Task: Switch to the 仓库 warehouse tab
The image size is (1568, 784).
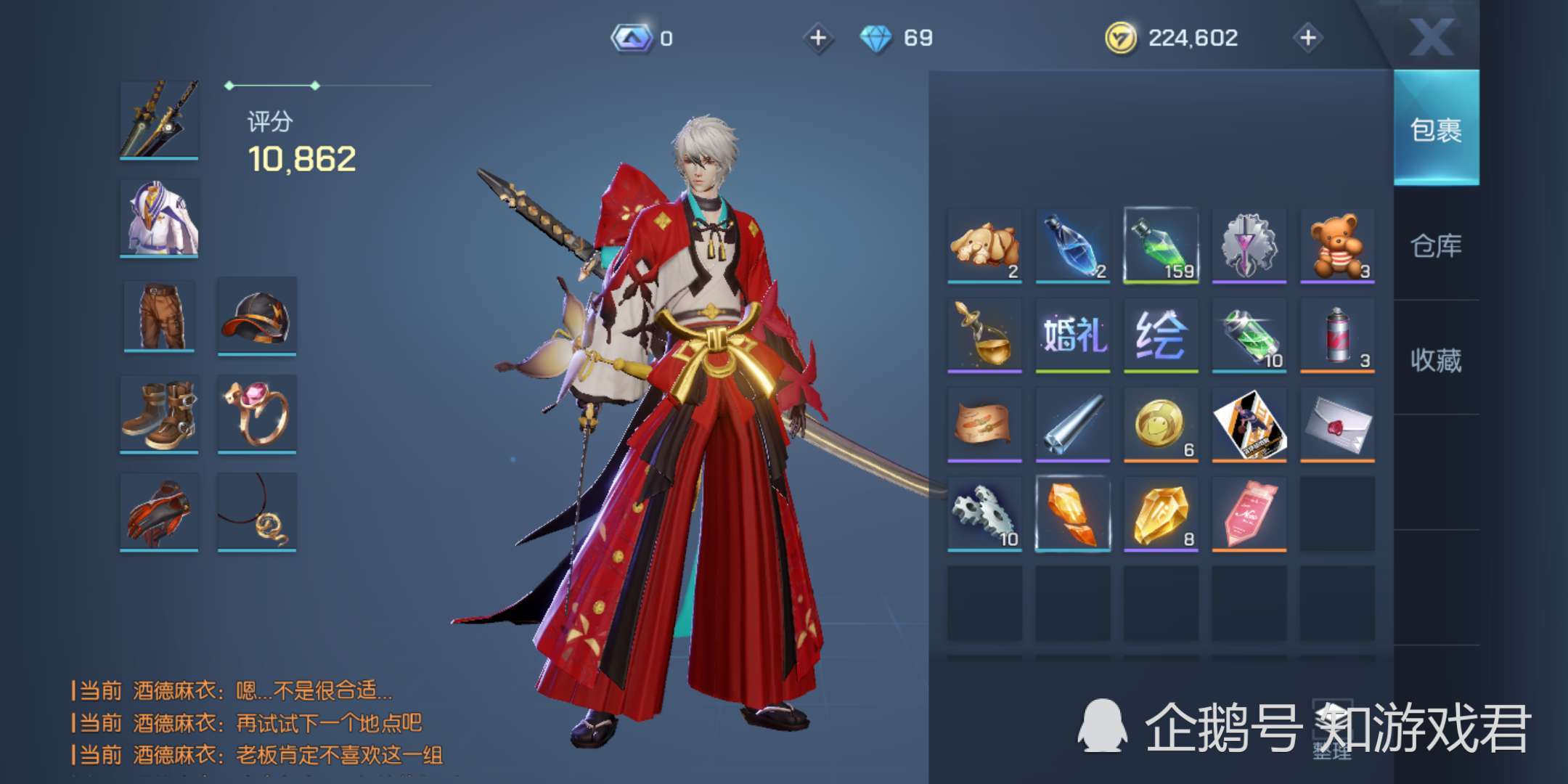Action: pyautogui.click(x=1436, y=245)
